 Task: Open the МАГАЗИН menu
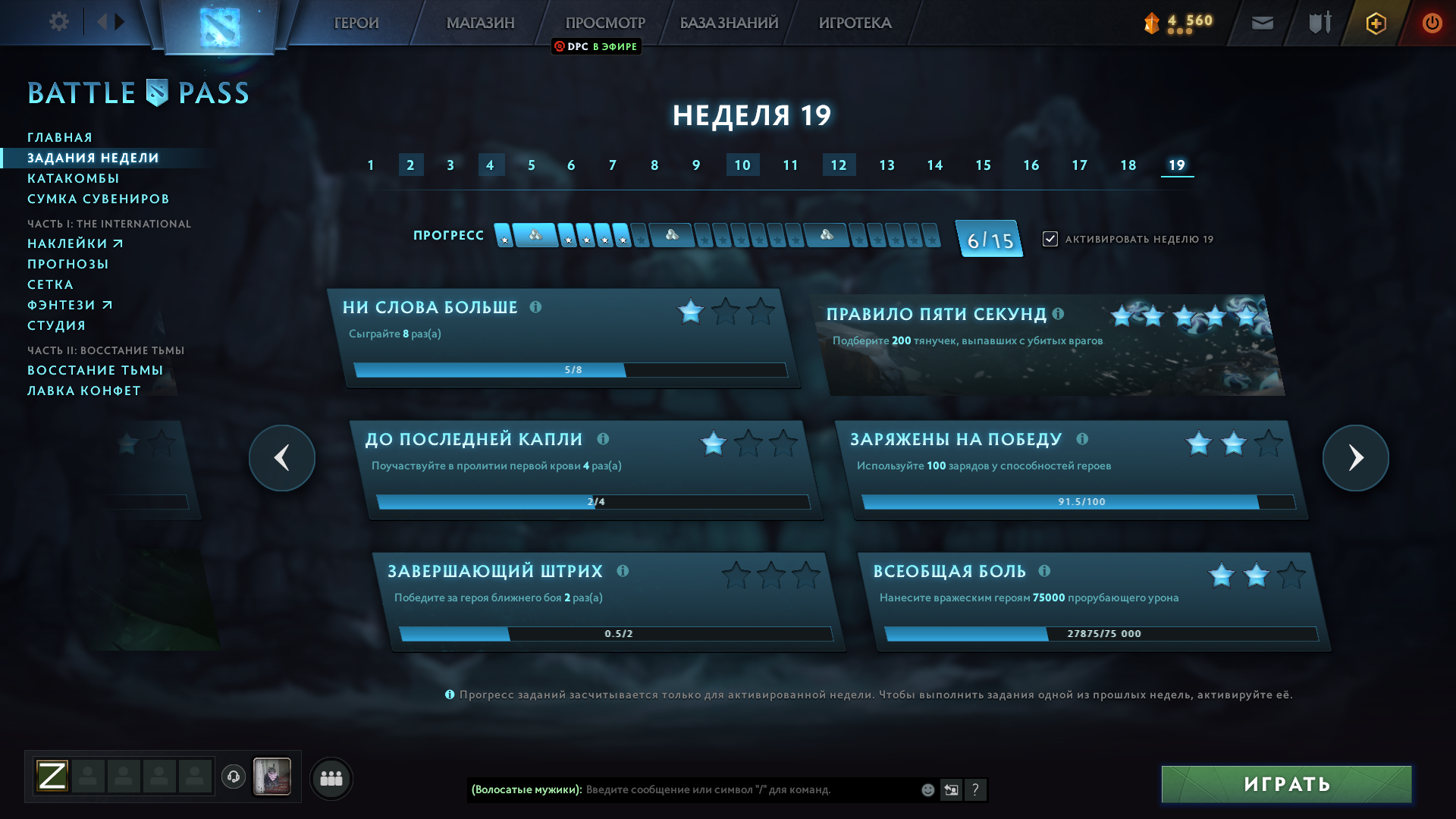click(x=481, y=23)
